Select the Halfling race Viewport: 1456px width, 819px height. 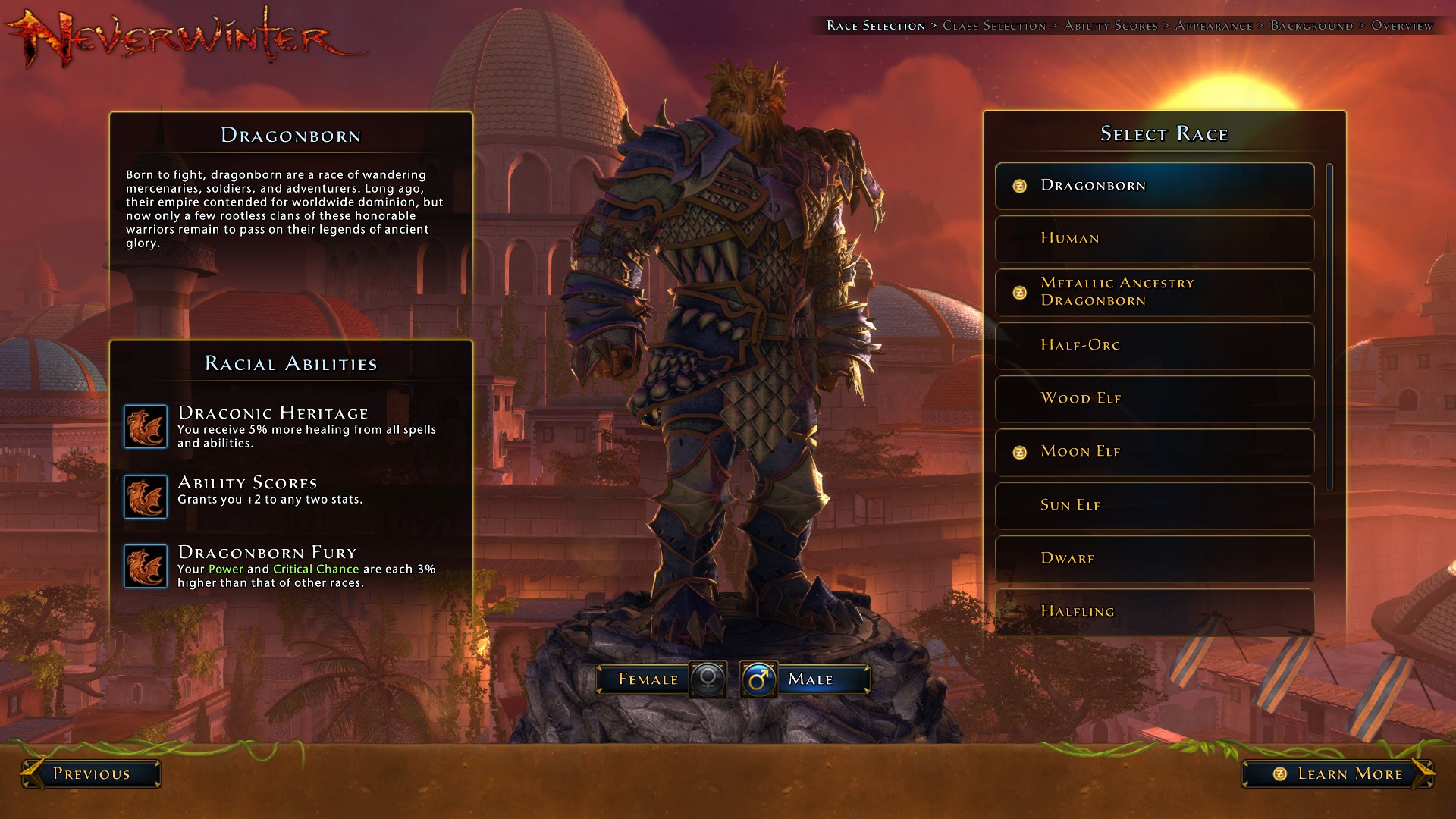(1154, 612)
